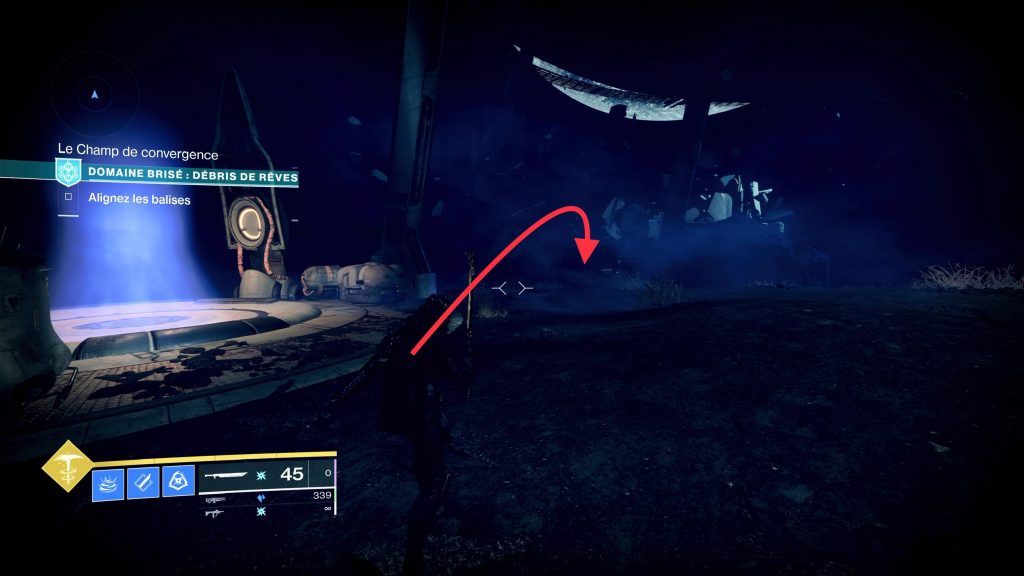Trigger the two-slash melee ability icon

click(143, 484)
